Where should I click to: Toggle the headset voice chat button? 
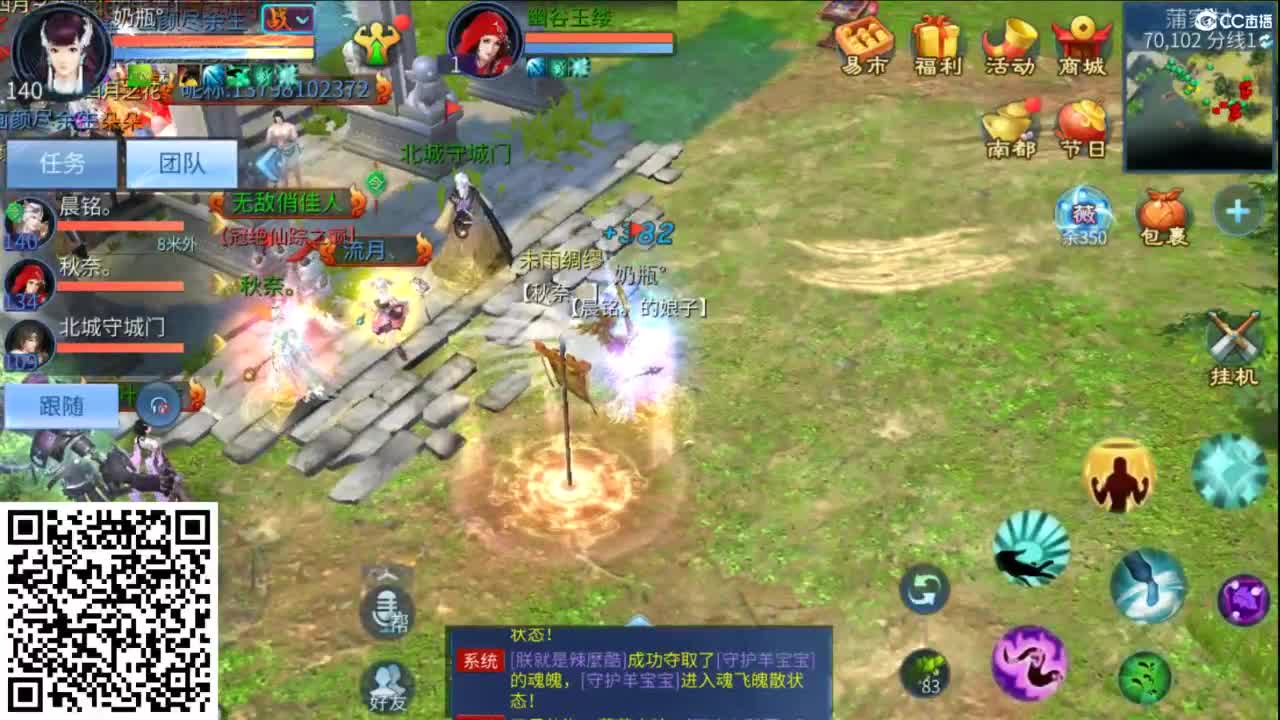(x=158, y=405)
